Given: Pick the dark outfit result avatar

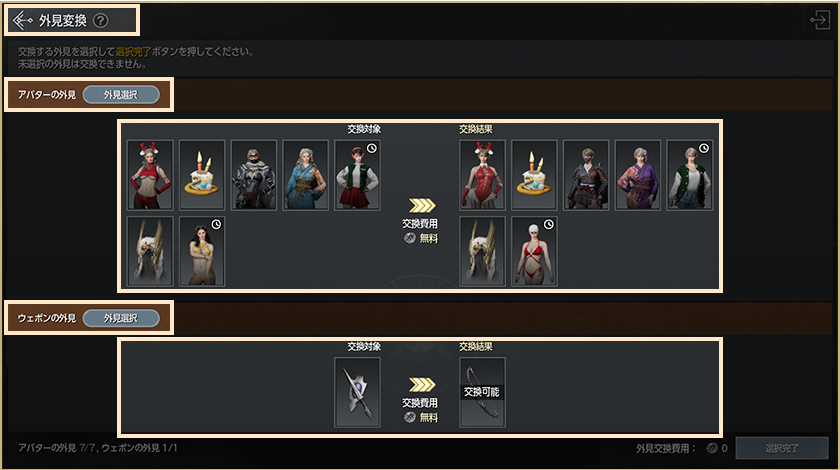Looking at the screenshot, I should pyautogui.click(x=586, y=174).
